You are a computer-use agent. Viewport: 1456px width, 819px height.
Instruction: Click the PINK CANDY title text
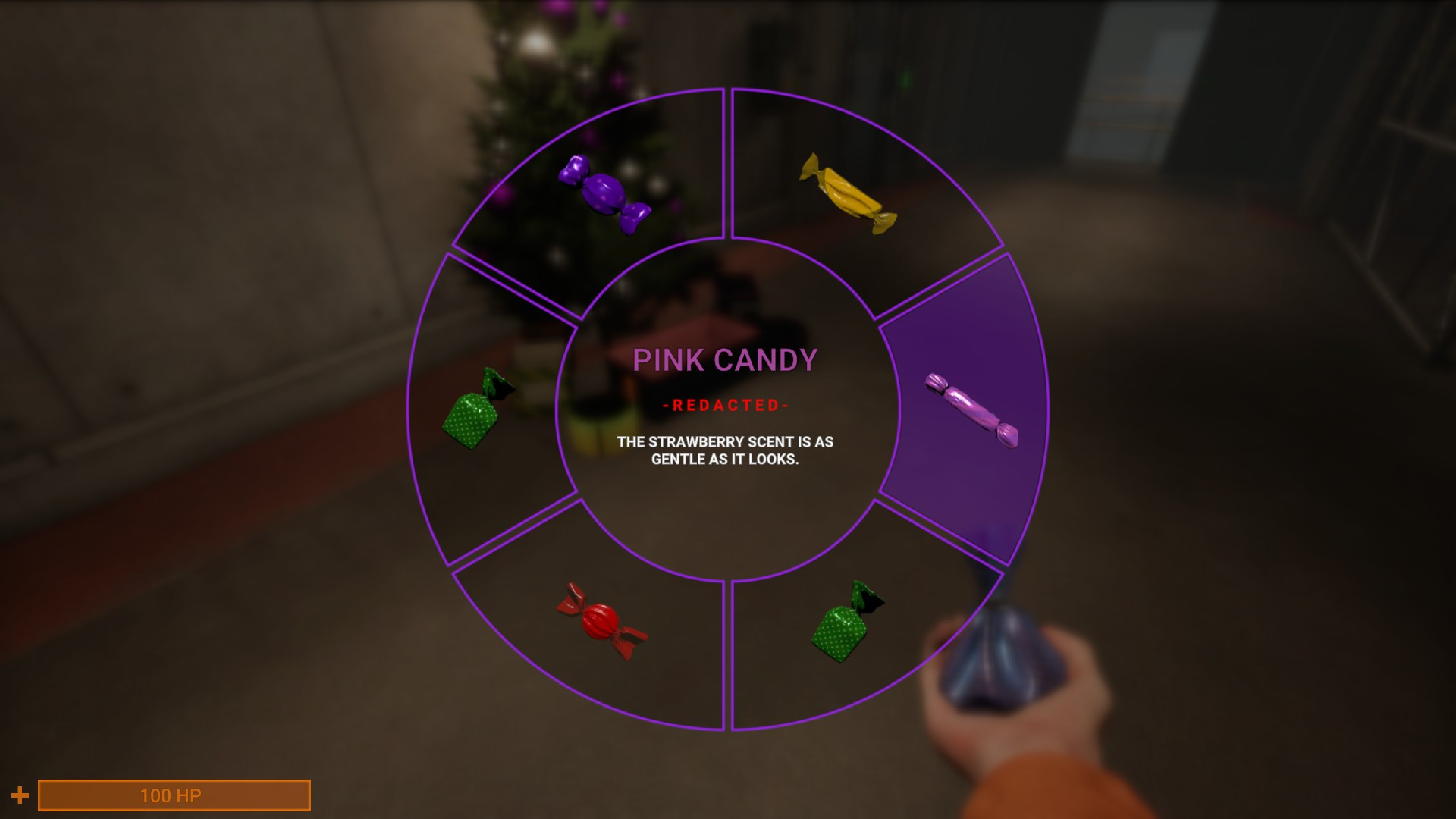coord(726,362)
